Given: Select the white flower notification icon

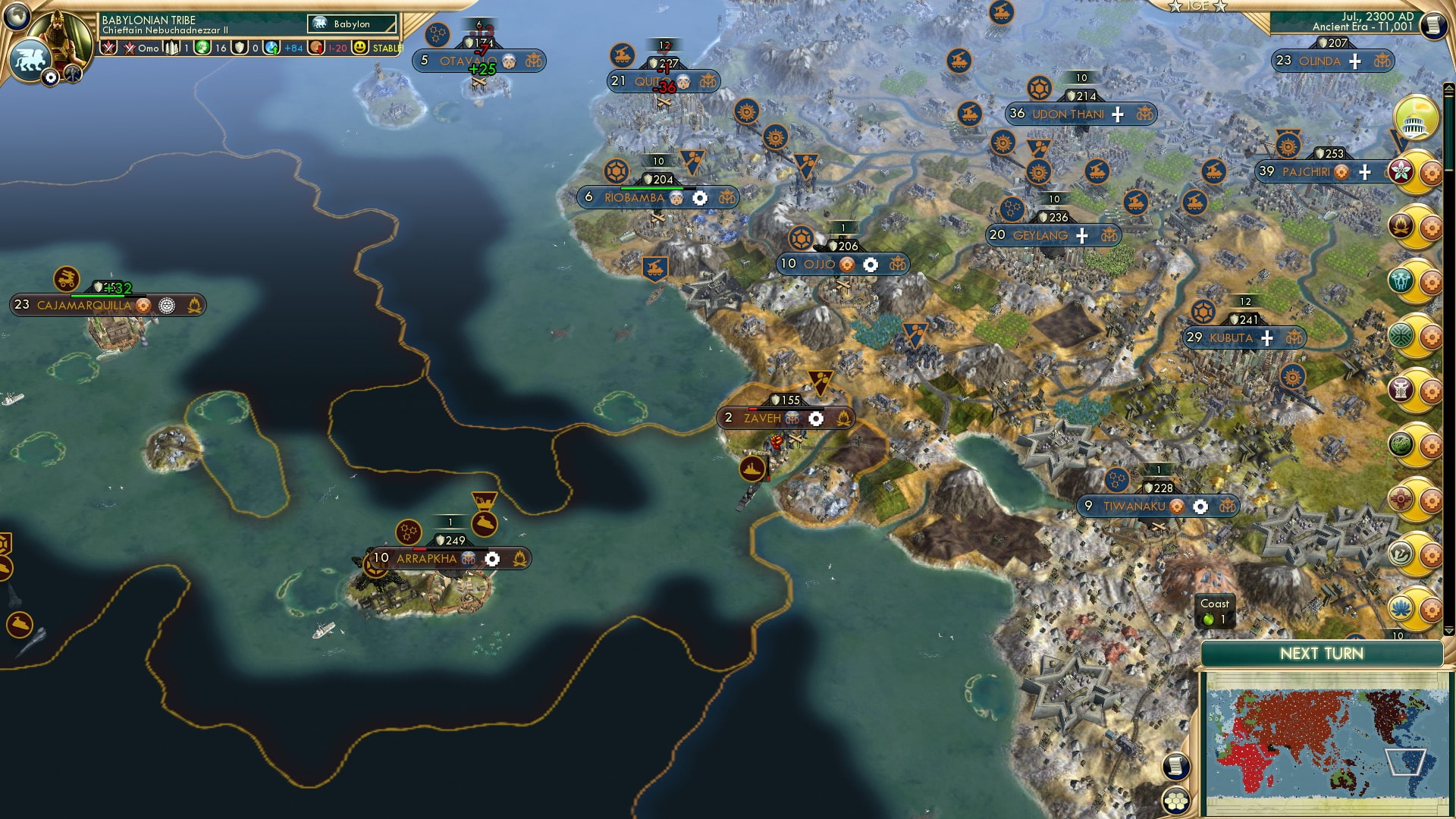Looking at the screenshot, I should [x=1401, y=171].
